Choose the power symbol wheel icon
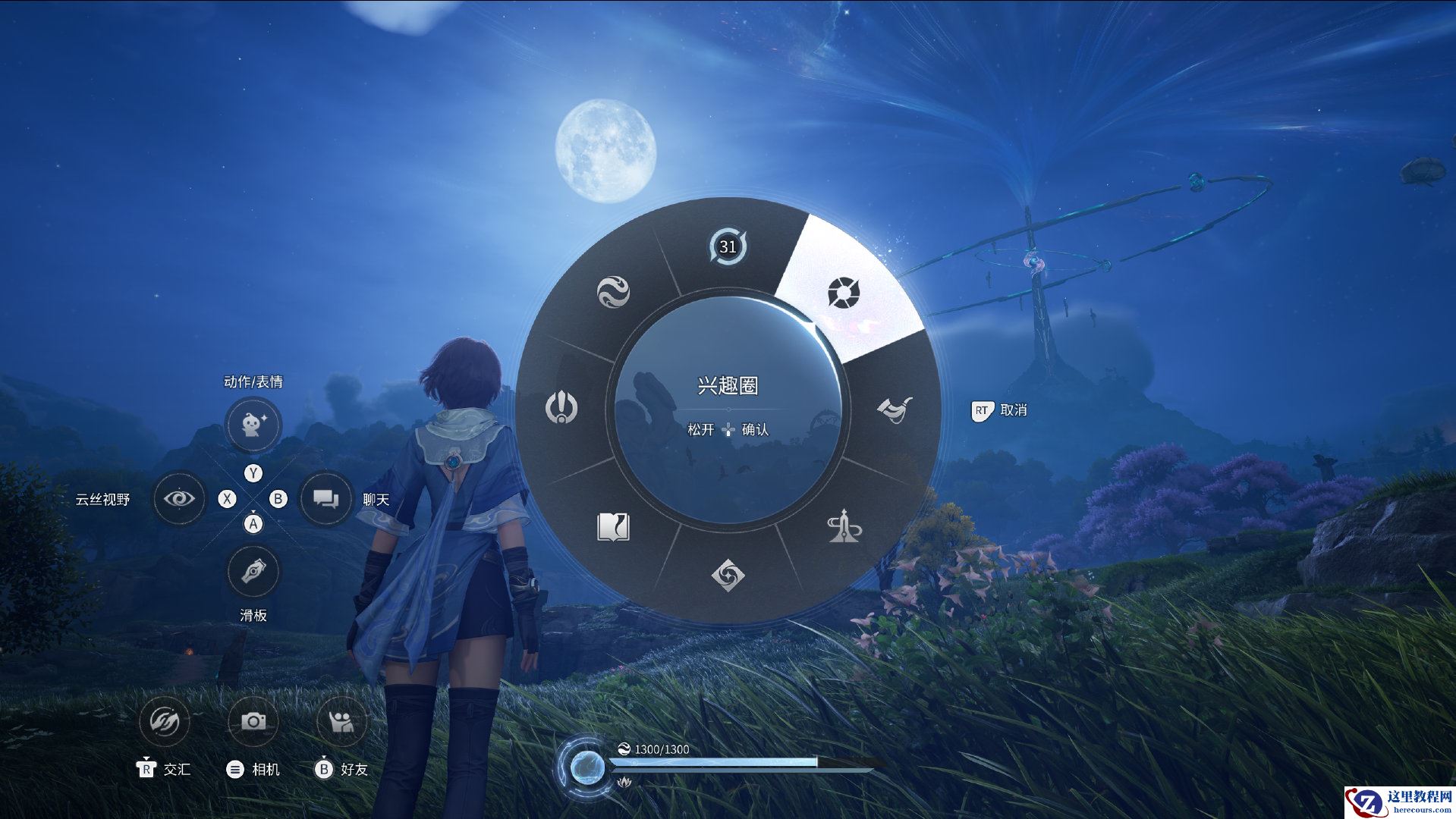 click(561, 408)
